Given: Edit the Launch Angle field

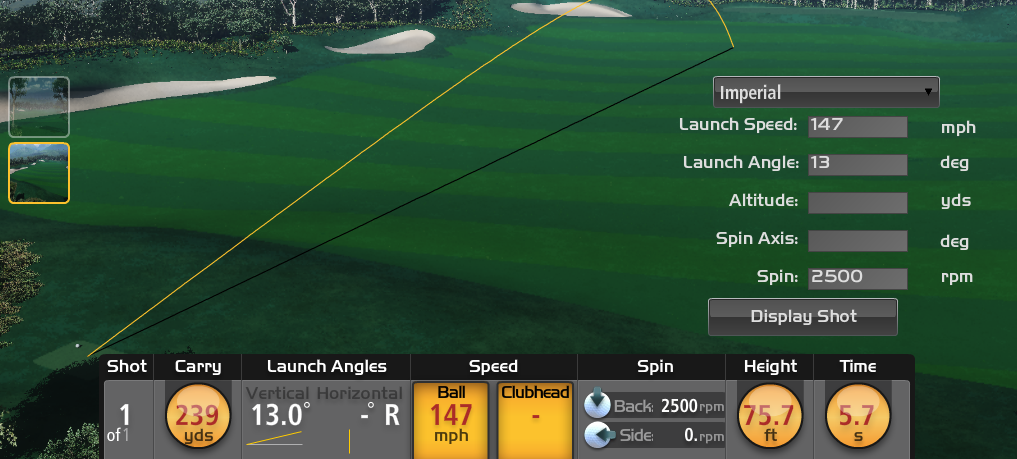Looking at the screenshot, I should tap(857, 163).
